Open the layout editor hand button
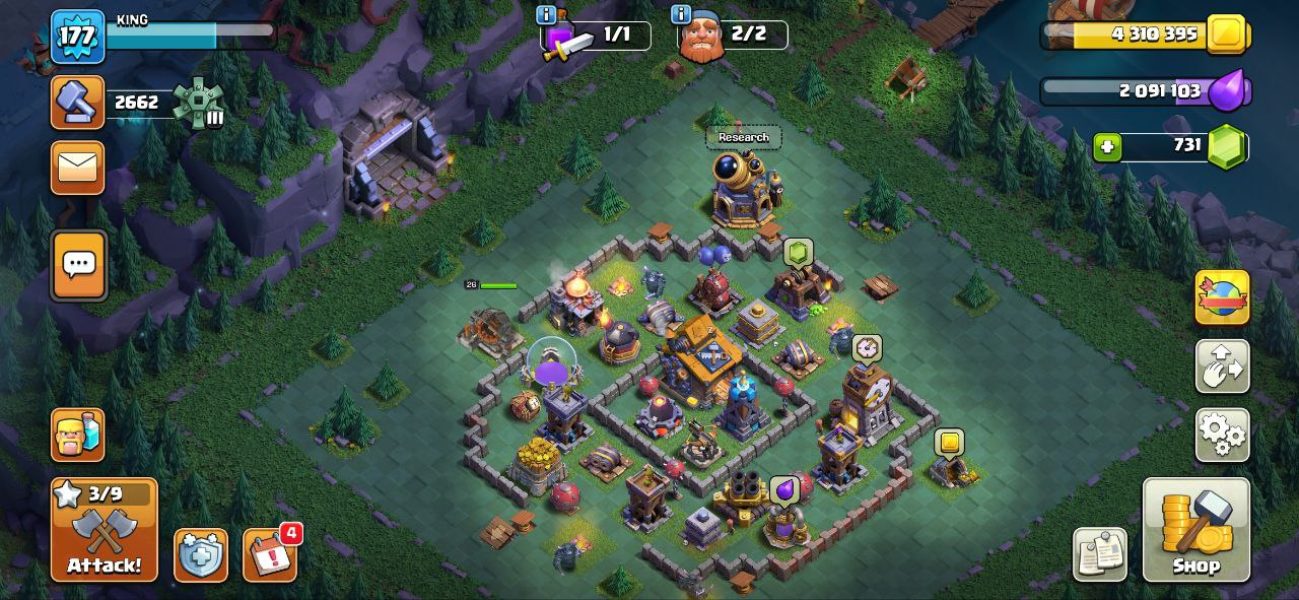The width and height of the screenshot is (1299, 600). click(x=1222, y=366)
